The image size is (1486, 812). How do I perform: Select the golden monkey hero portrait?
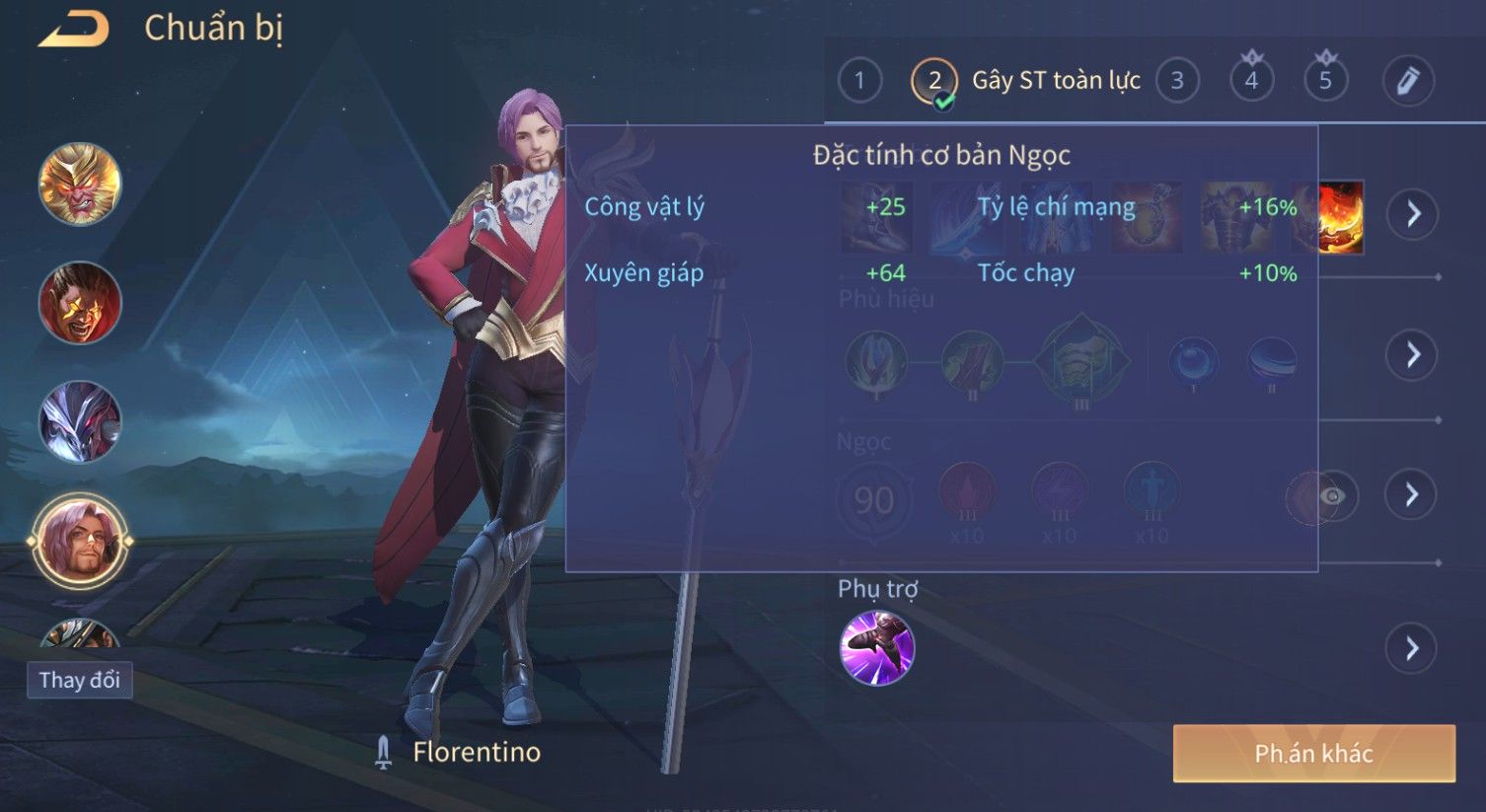80,185
